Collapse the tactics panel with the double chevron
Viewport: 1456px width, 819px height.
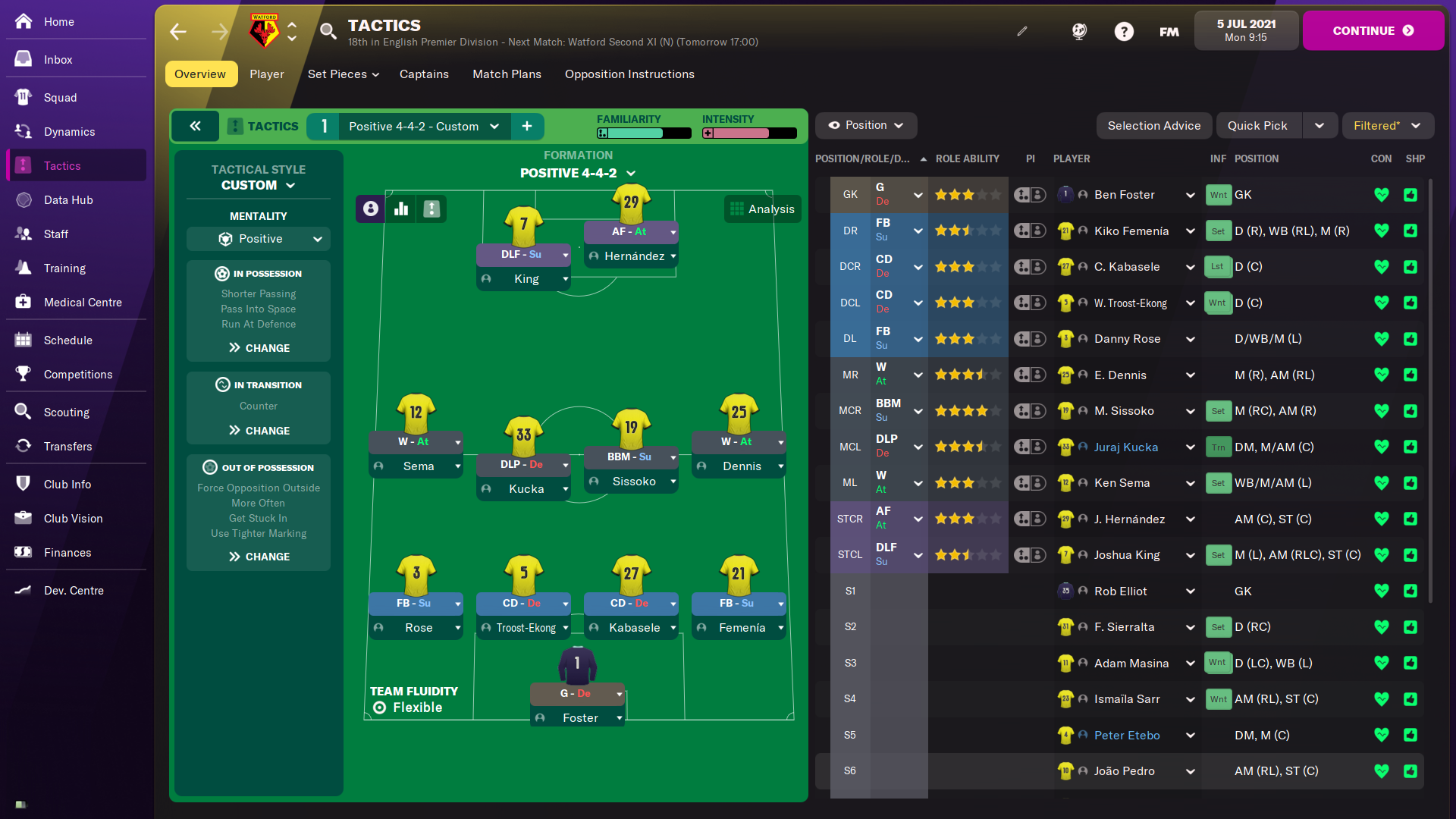[196, 126]
